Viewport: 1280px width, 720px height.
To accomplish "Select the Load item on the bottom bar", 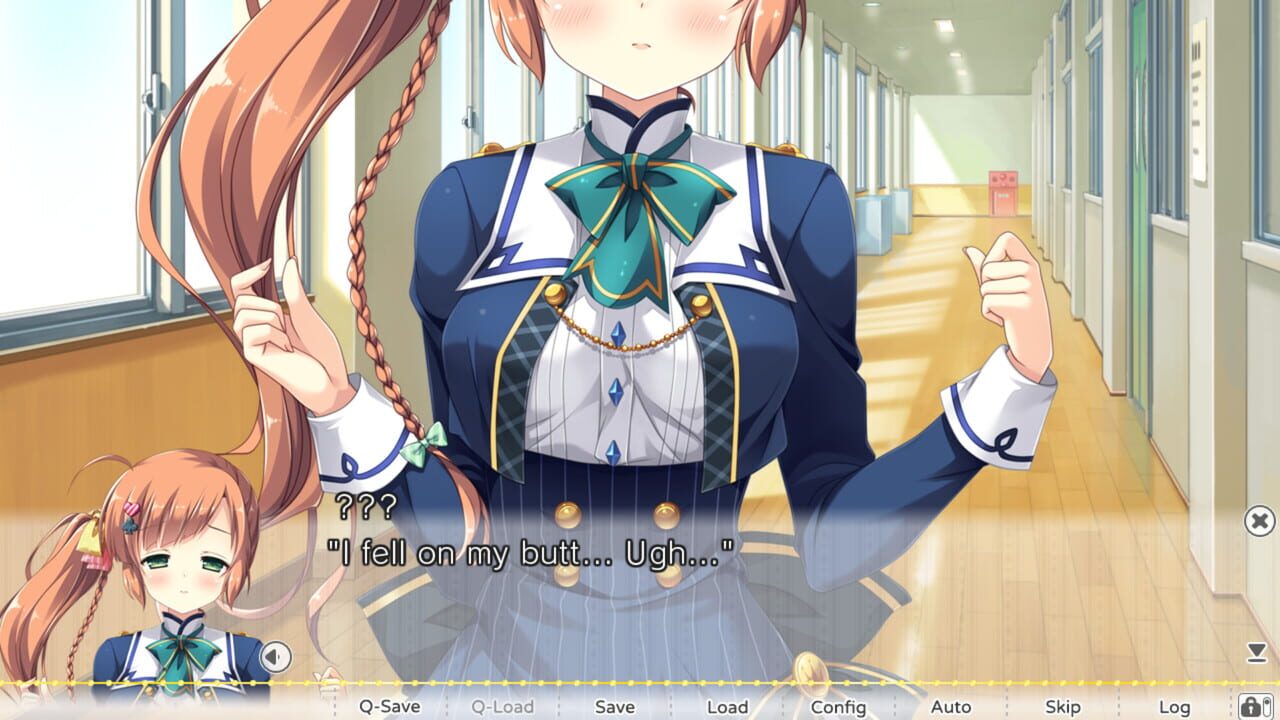I will point(729,706).
